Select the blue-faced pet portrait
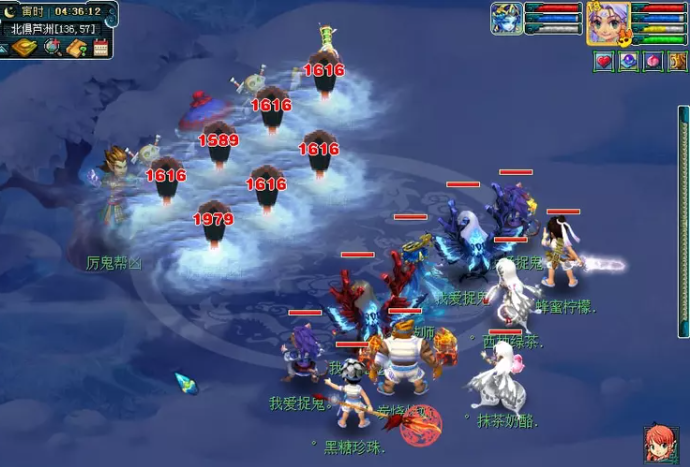Viewport: 690px width, 467px height. click(x=506, y=19)
